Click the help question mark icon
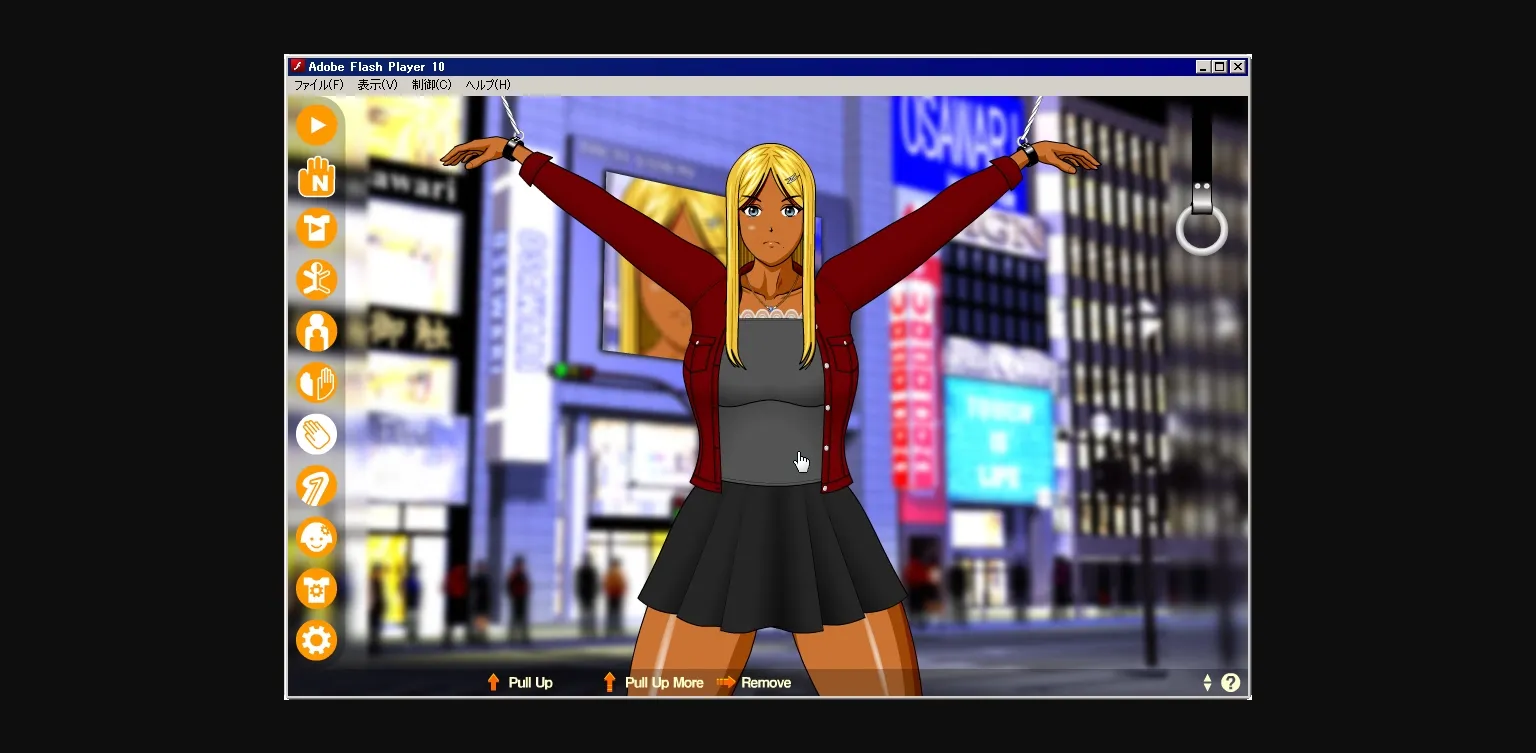Viewport: 1536px width, 753px height. click(x=1231, y=682)
